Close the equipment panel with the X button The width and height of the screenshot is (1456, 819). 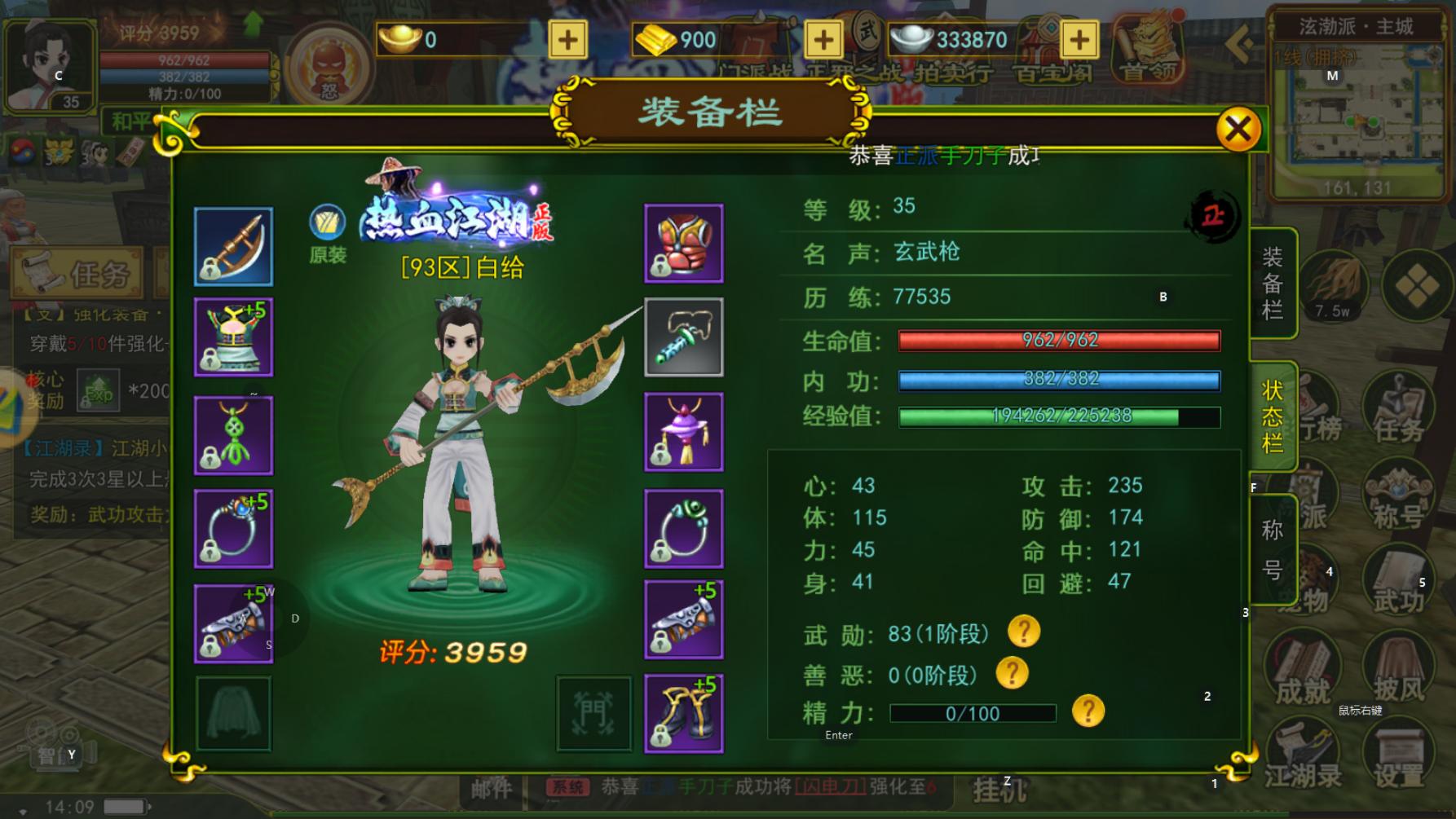pyautogui.click(x=1238, y=129)
